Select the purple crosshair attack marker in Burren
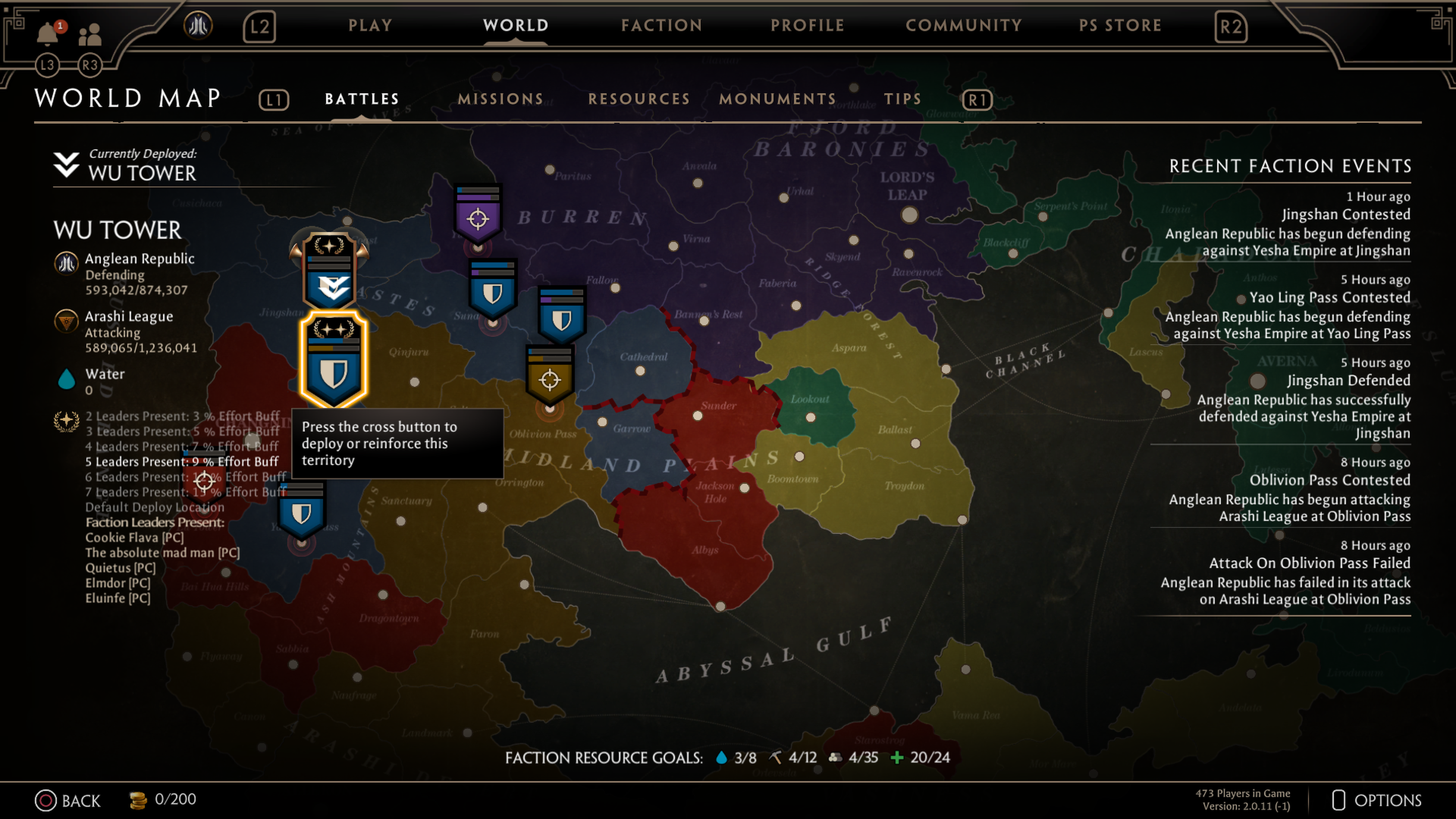Viewport: 1456px width, 819px height. point(476,218)
